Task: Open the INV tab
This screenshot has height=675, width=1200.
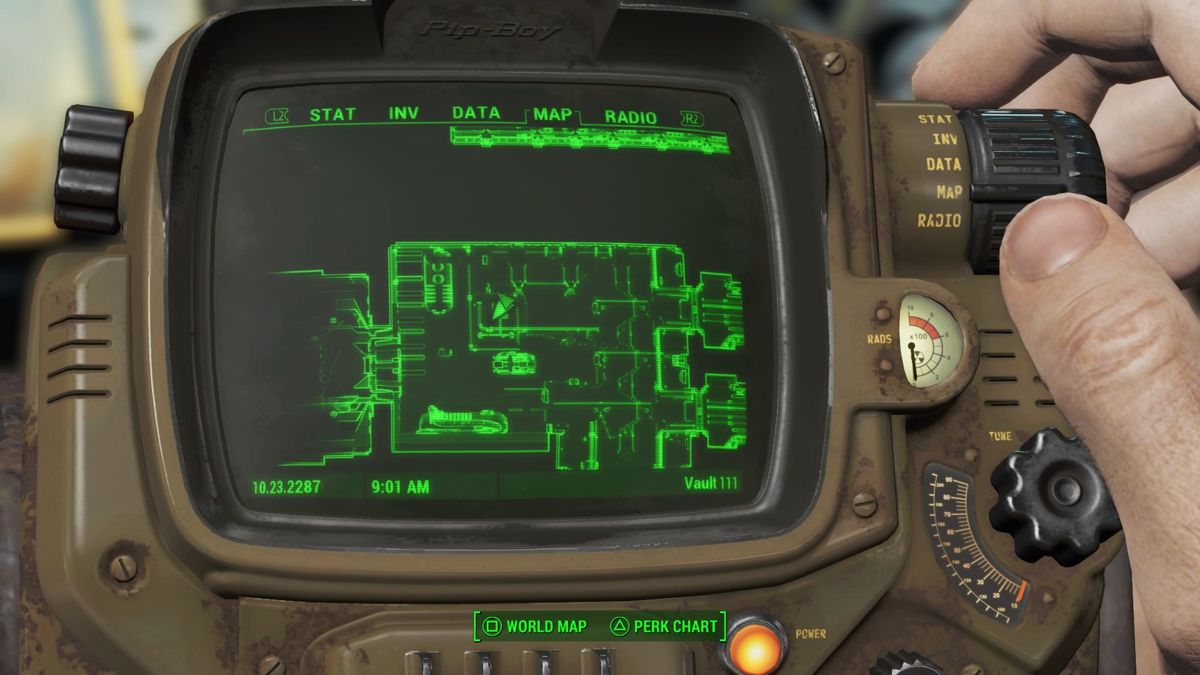Action: 404,114
